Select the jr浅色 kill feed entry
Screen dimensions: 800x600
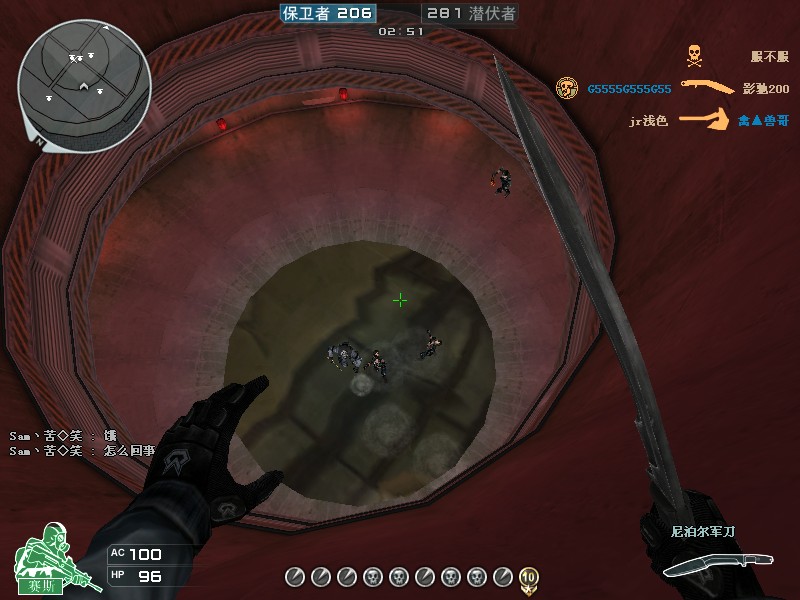(x=648, y=121)
